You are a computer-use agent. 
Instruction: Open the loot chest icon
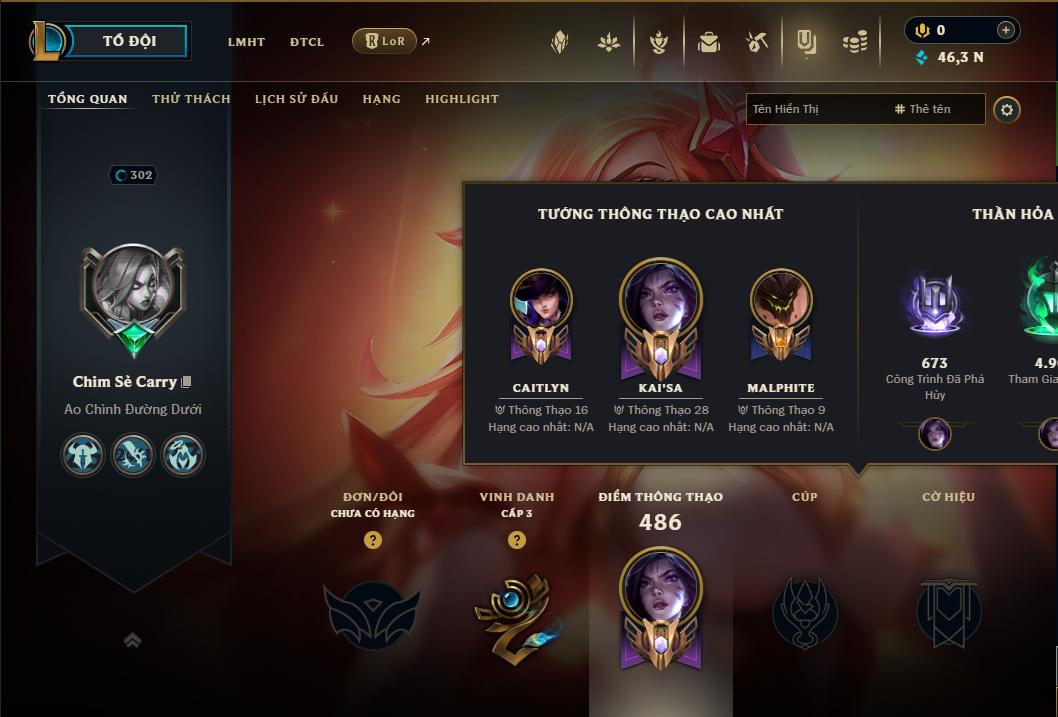[x=709, y=42]
